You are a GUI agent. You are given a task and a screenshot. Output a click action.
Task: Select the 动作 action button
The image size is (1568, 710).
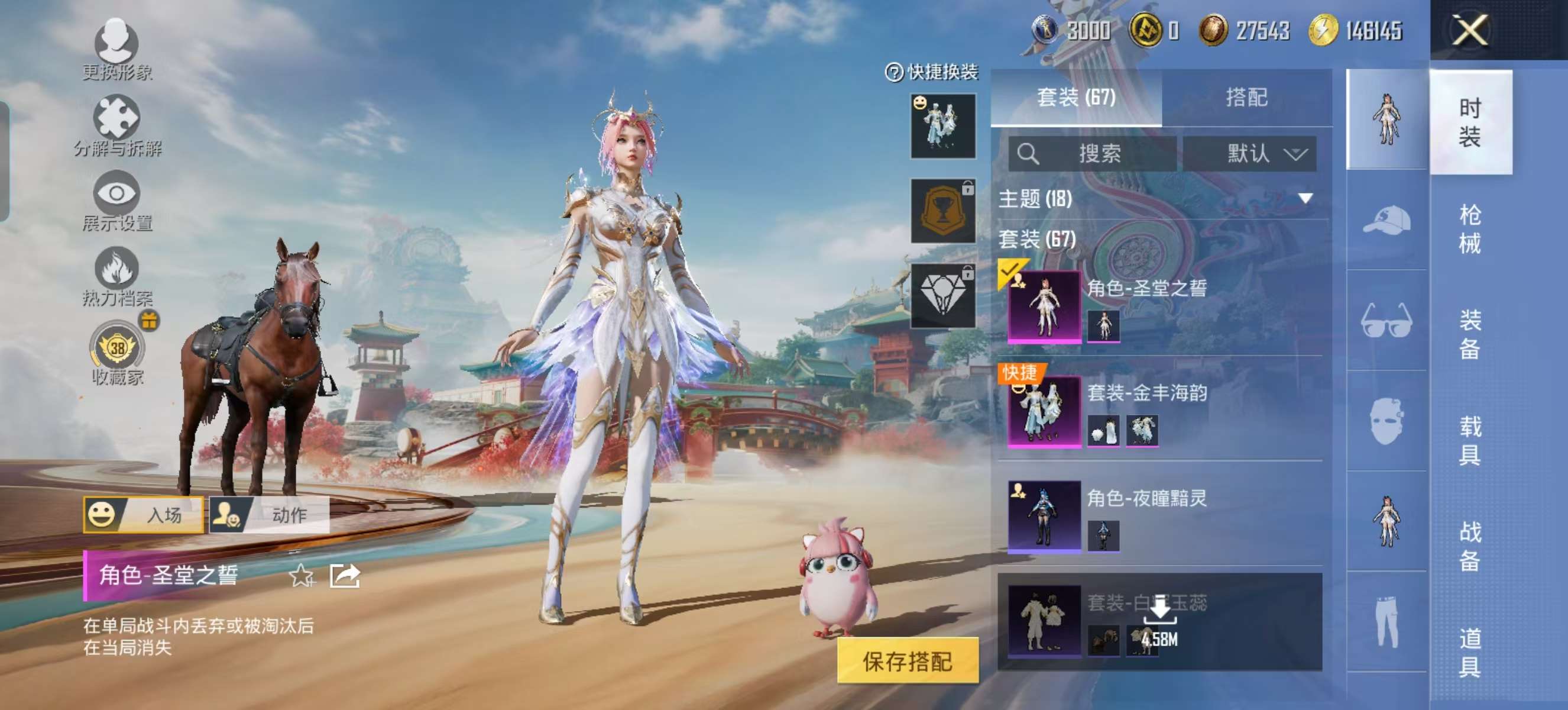[270, 515]
